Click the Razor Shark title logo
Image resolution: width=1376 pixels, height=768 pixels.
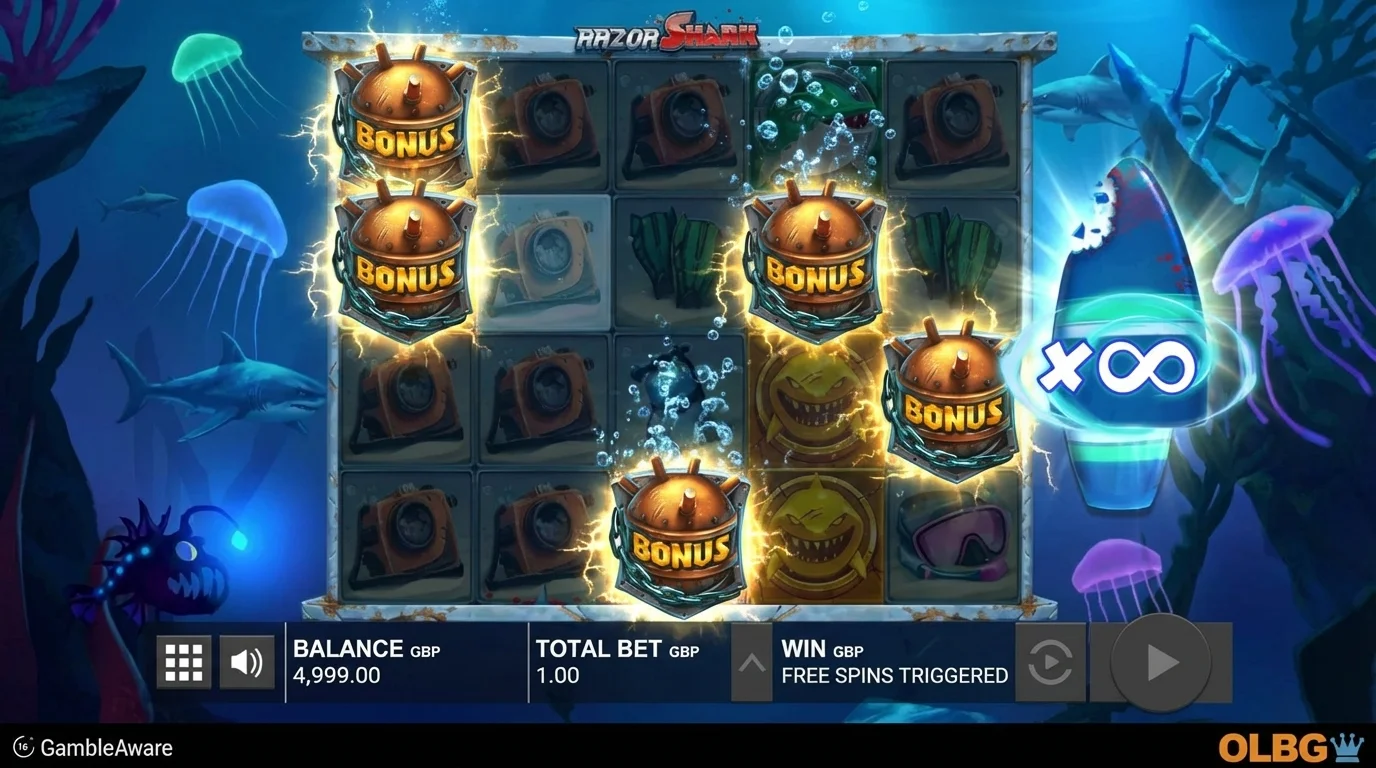665,30
